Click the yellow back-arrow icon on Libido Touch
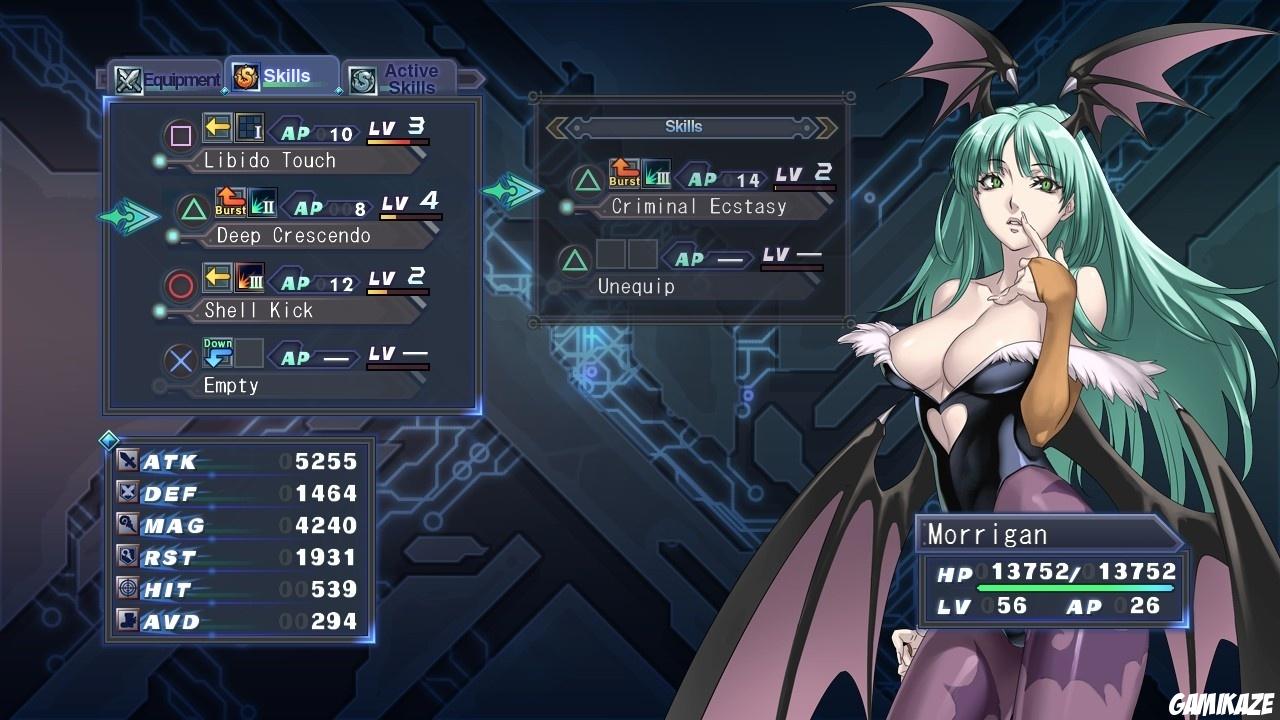Image resolution: width=1280 pixels, height=720 pixels. pyautogui.click(x=220, y=129)
